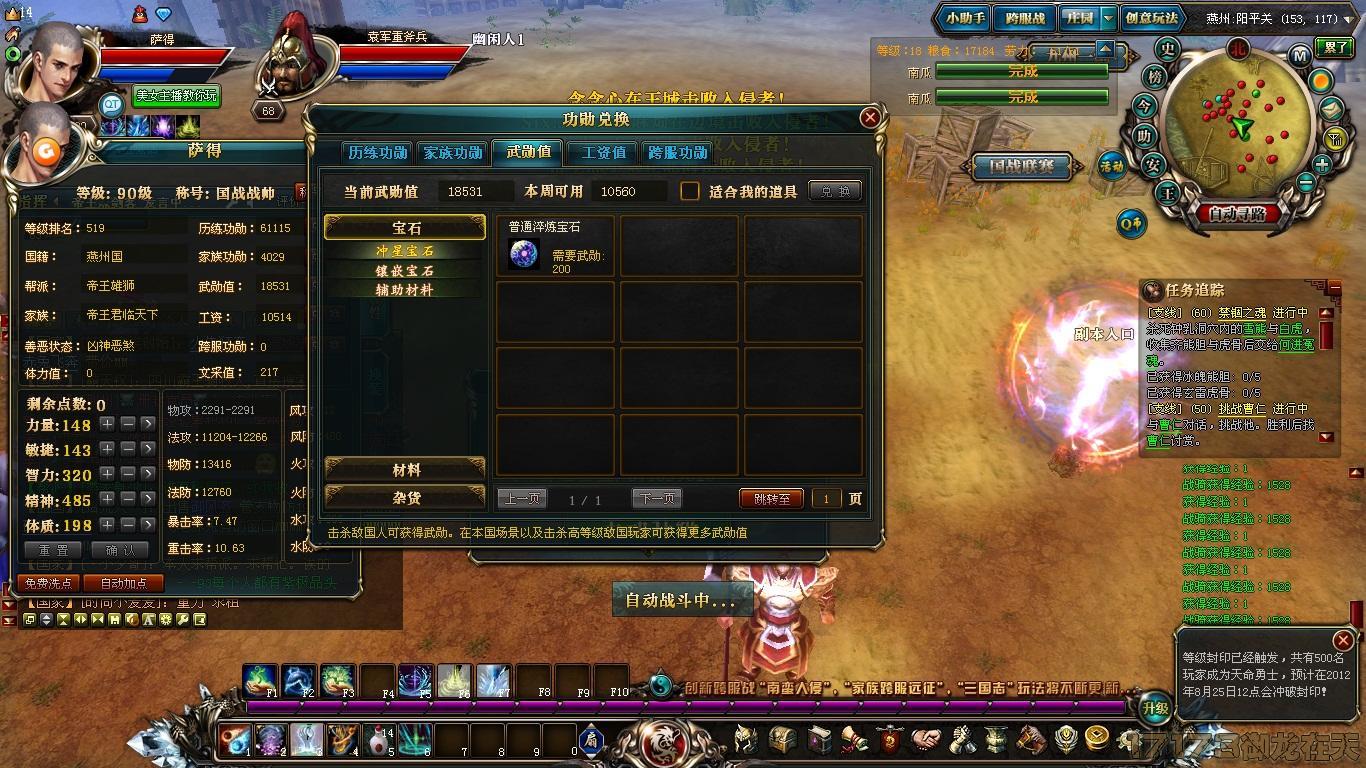
Task: Open the 小助手 helper menu
Action: 965,18
